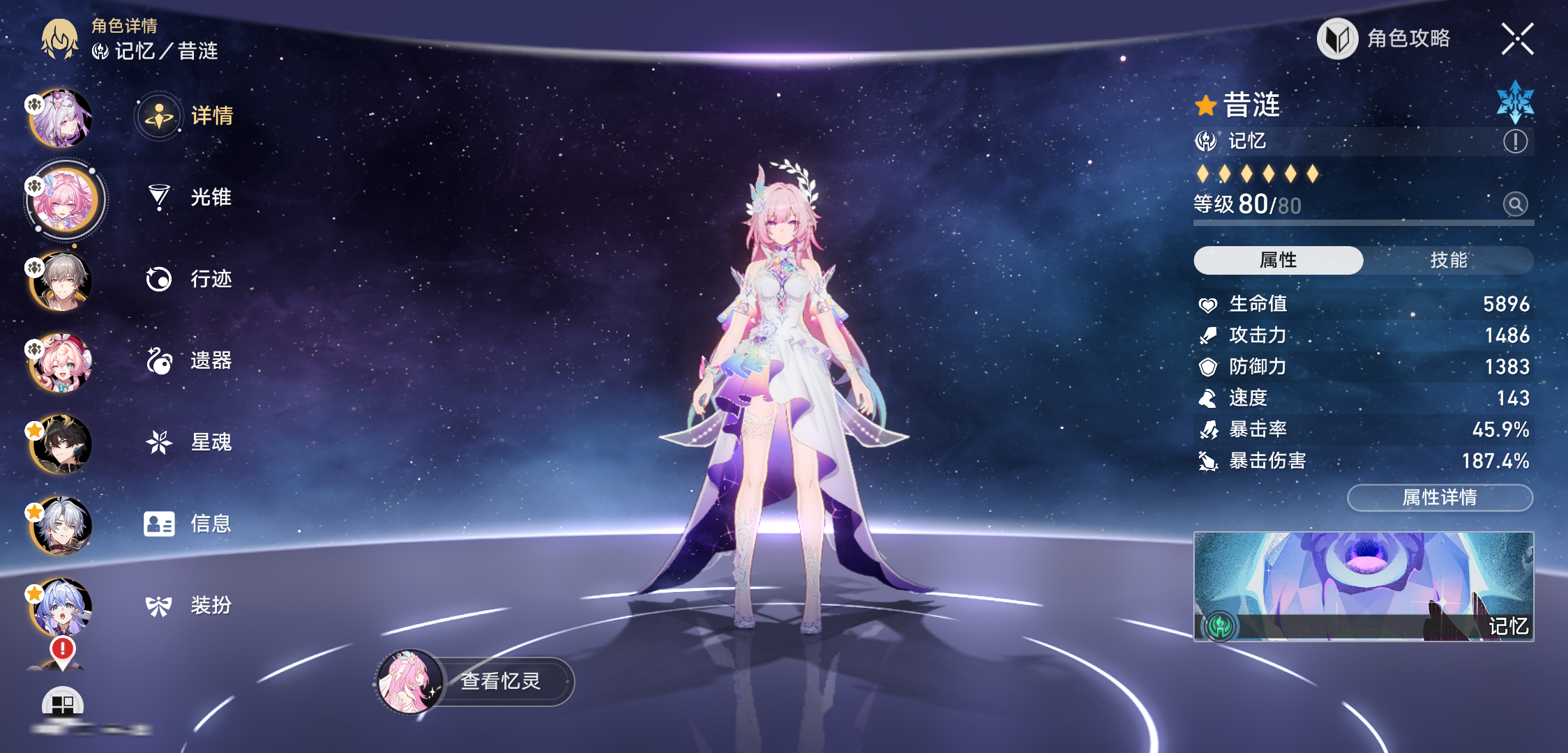
Task: Open 属性详情 attribute details
Action: tap(1440, 498)
